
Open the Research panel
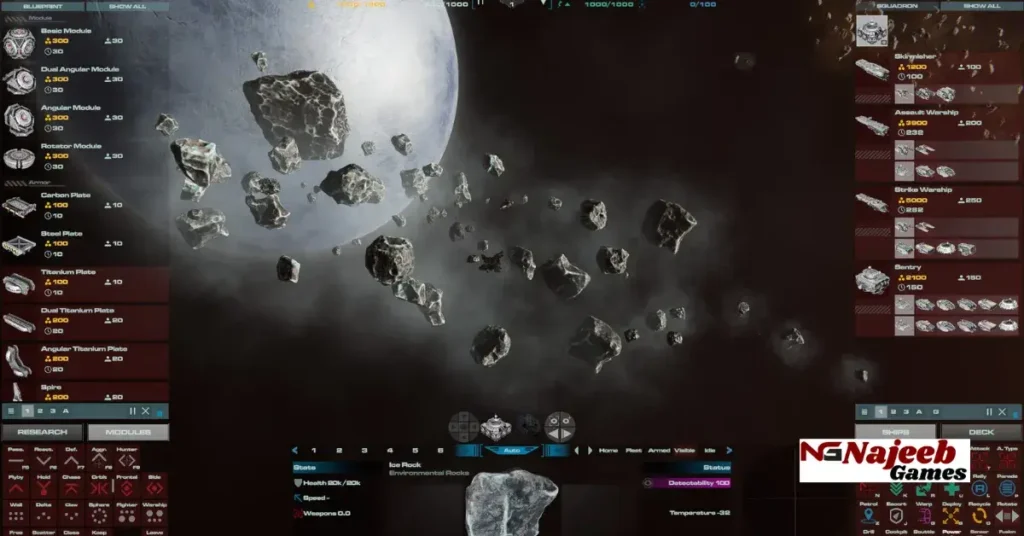42,432
